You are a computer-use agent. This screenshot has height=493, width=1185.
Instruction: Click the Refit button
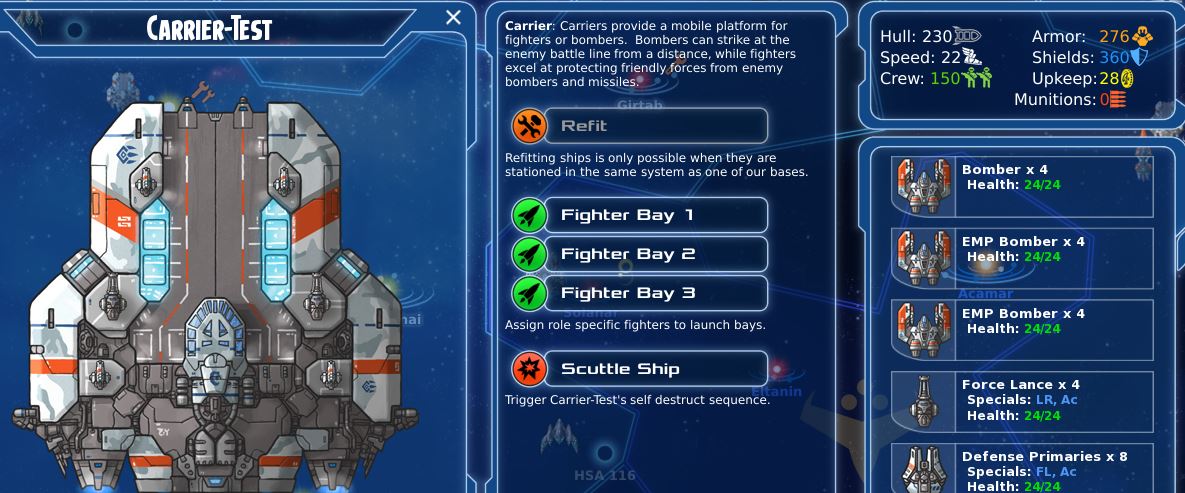pos(640,126)
